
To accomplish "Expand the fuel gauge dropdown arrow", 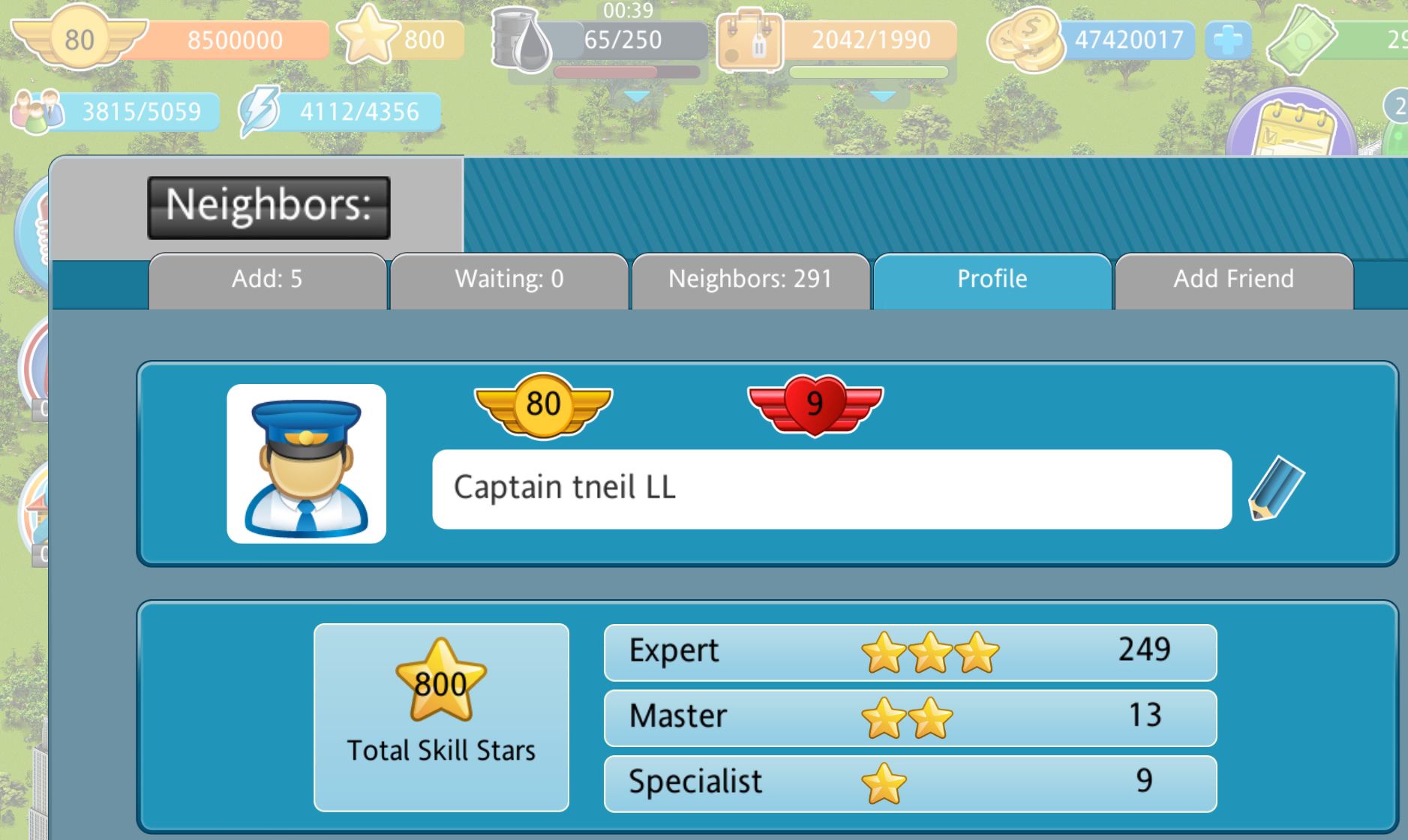I will [637, 97].
